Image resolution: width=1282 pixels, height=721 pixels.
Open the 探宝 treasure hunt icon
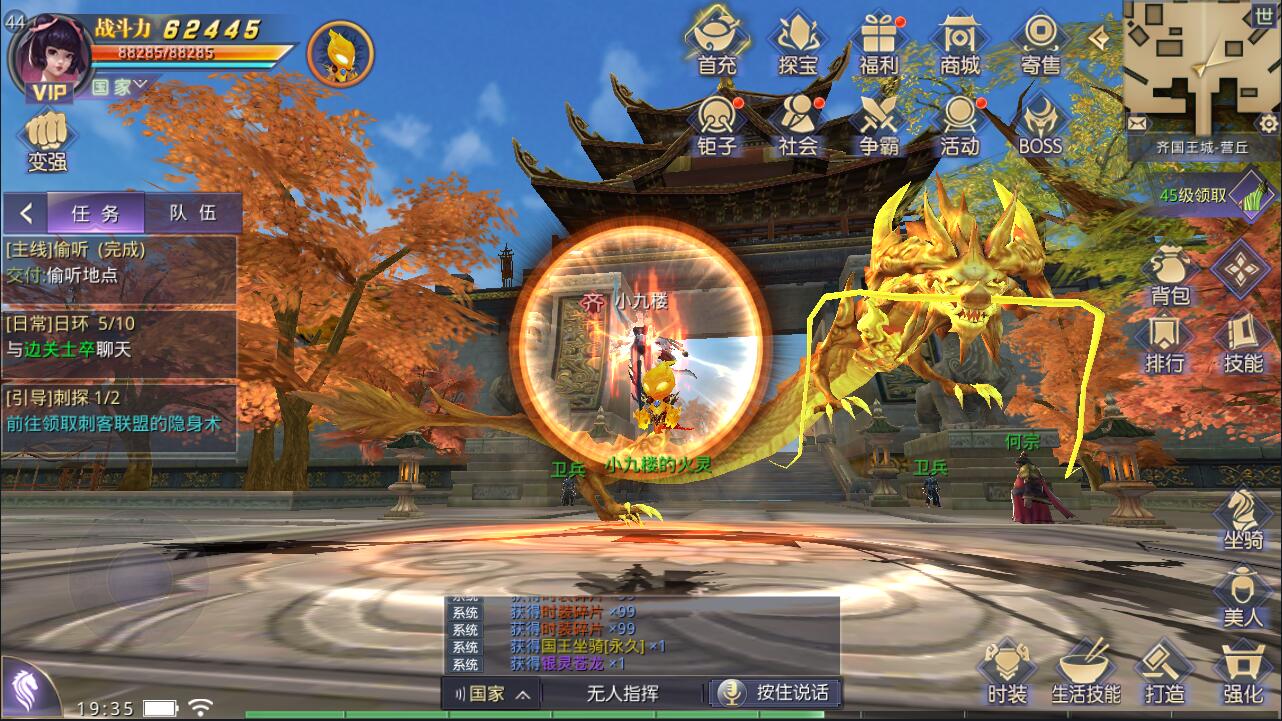pyautogui.click(x=798, y=42)
